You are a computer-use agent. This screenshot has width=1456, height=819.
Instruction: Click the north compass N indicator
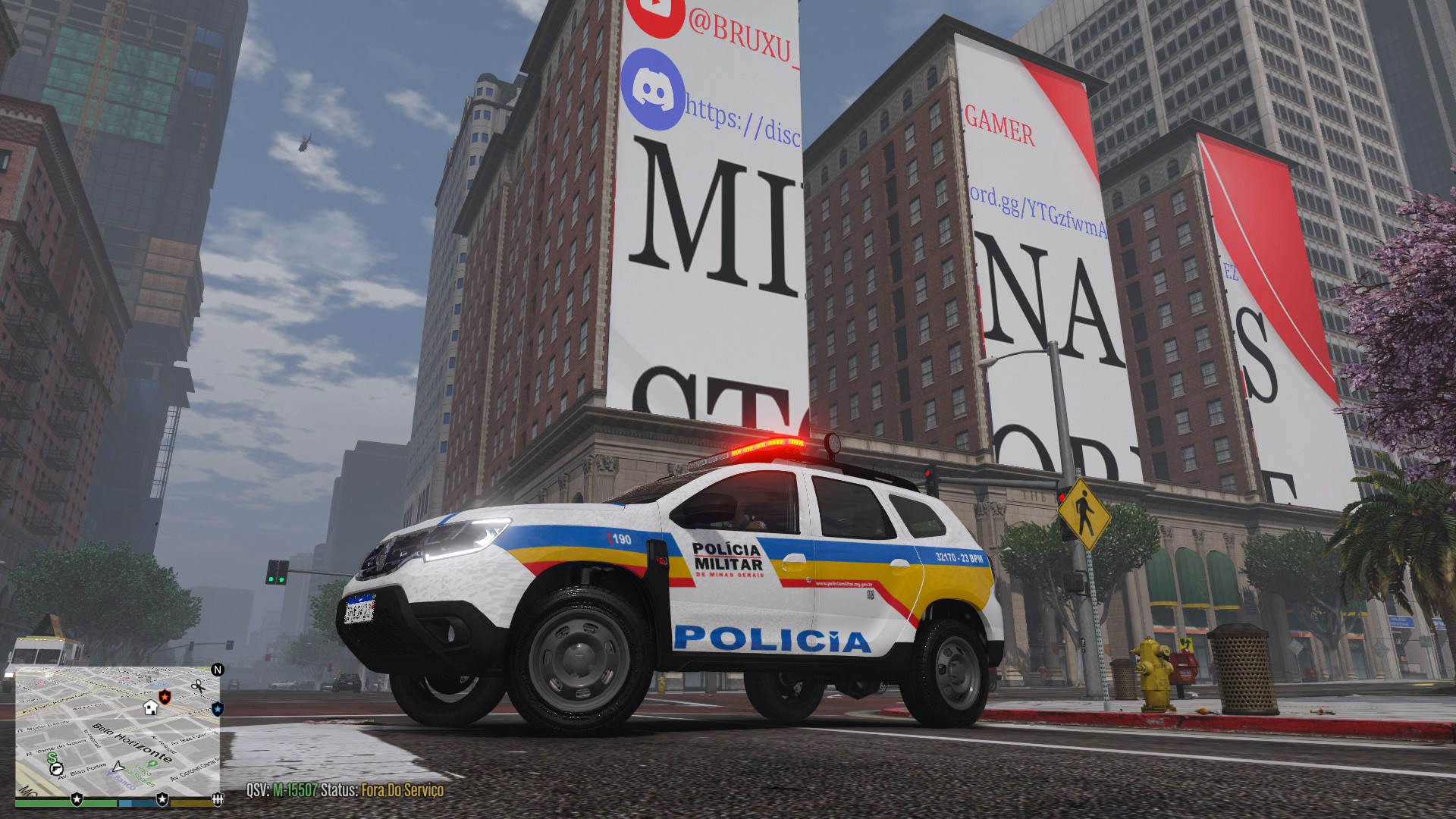point(218,670)
